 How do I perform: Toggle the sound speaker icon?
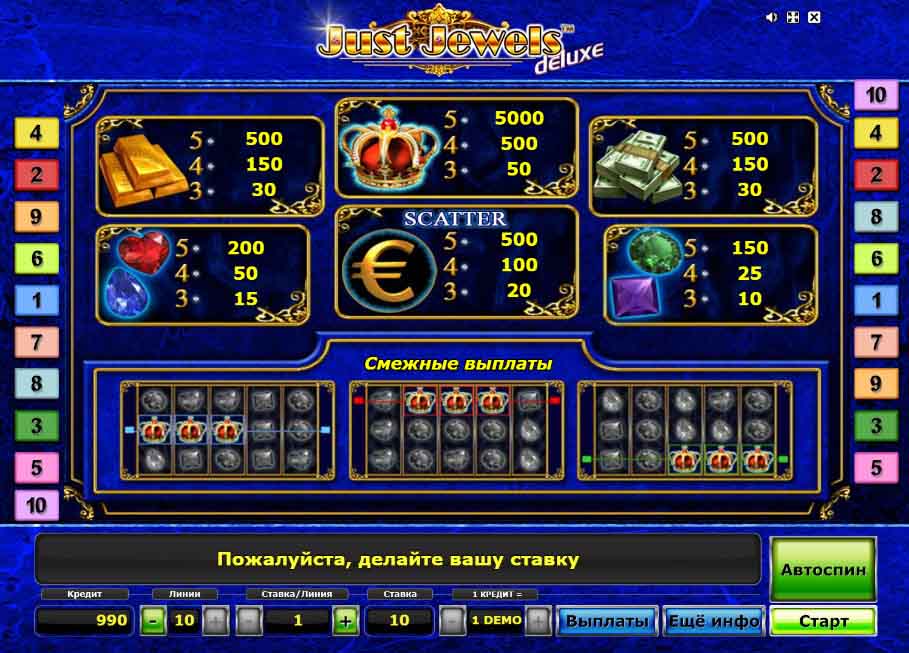771,17
